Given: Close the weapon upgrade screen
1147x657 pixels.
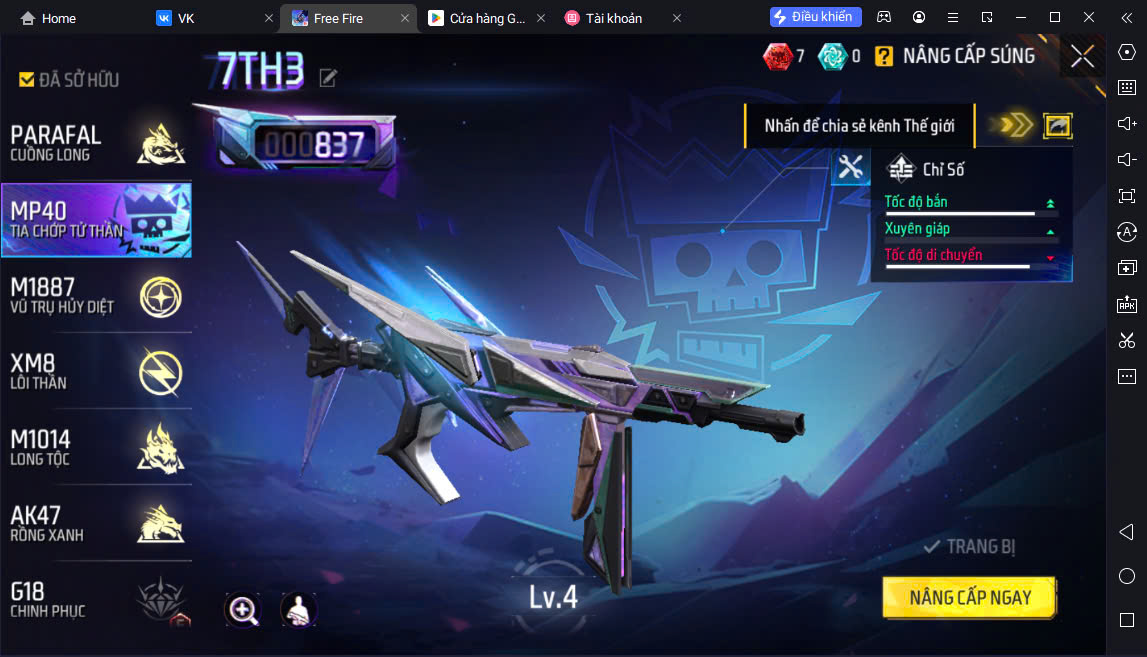Looking at the screenshot, I should [1082, 57].
